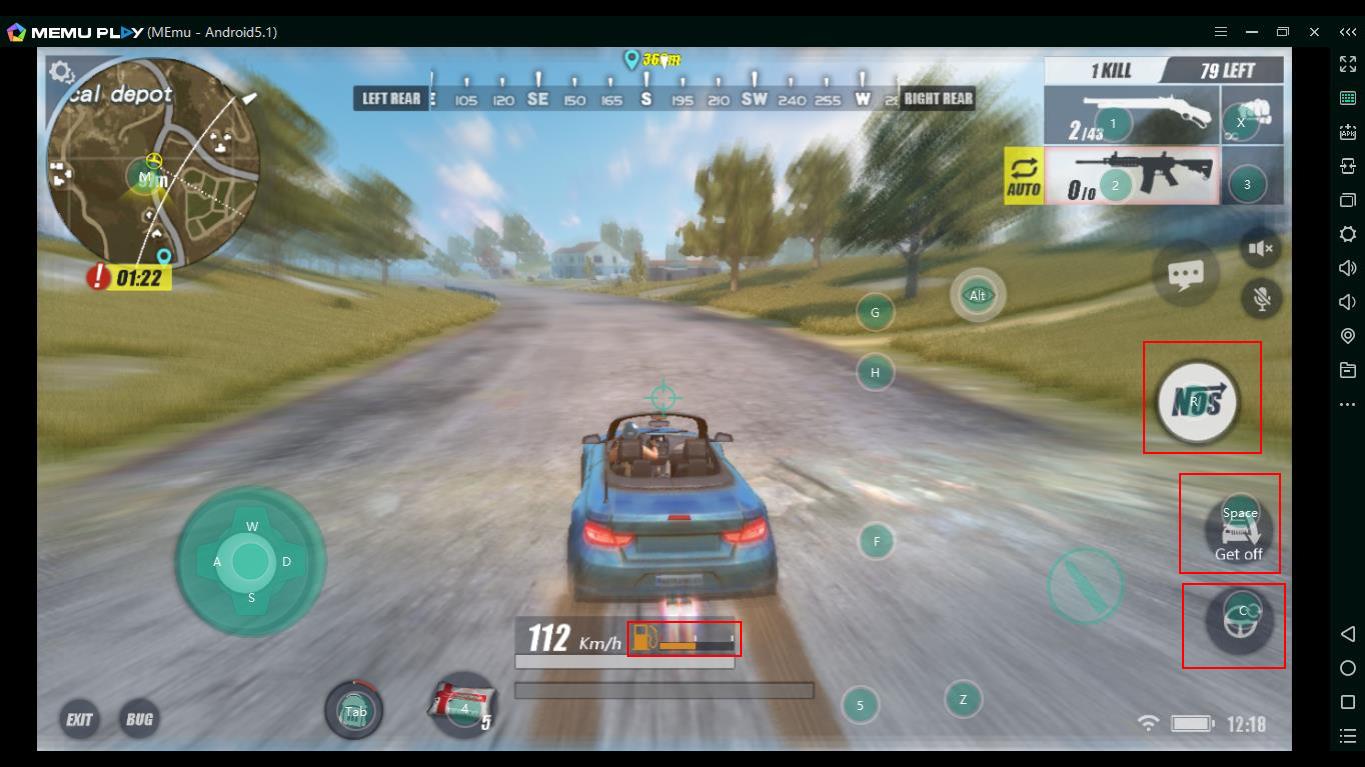Toggle the muted speaker icon

[1261, 248]
